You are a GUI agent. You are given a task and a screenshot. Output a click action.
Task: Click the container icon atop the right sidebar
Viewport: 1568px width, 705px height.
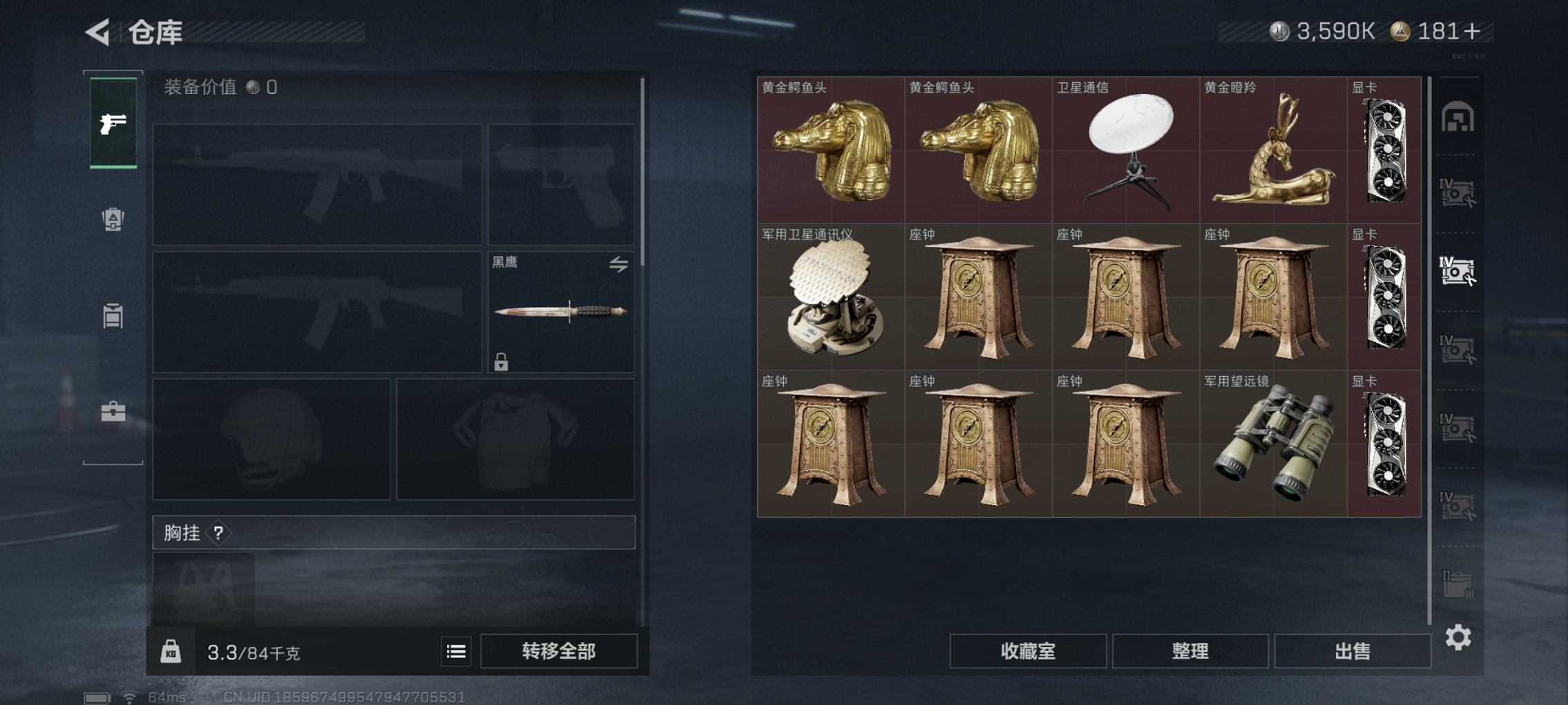[x=1459, y=117]
